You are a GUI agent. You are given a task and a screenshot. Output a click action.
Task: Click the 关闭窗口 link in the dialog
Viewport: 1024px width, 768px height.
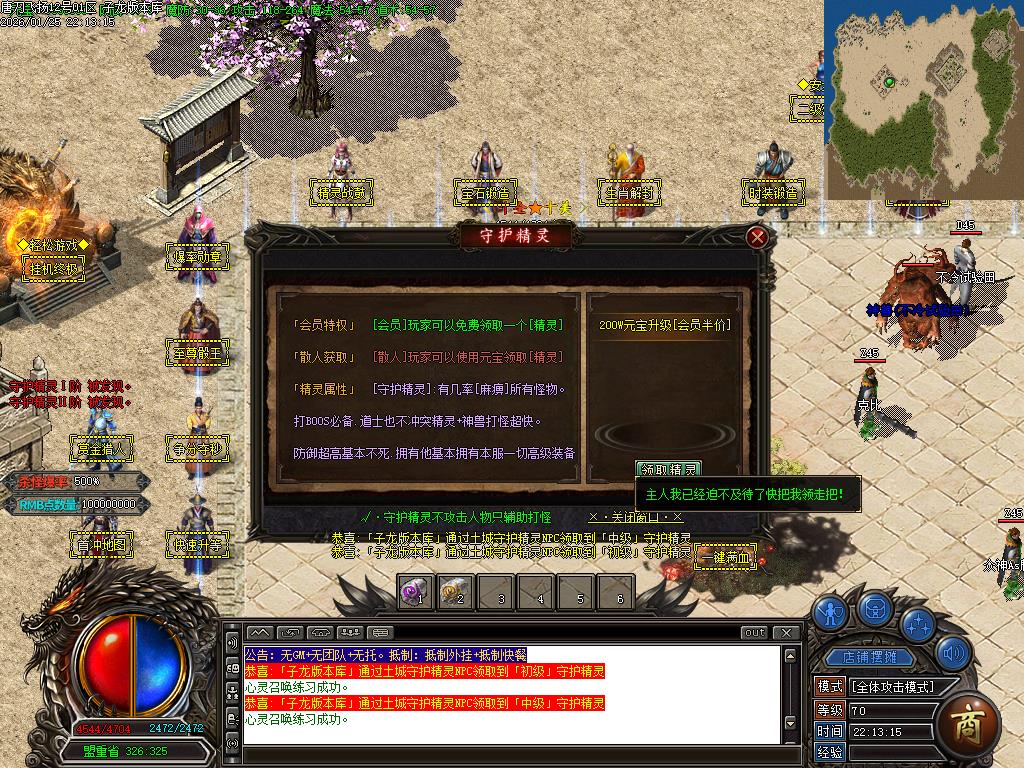(x=636, y=517)
